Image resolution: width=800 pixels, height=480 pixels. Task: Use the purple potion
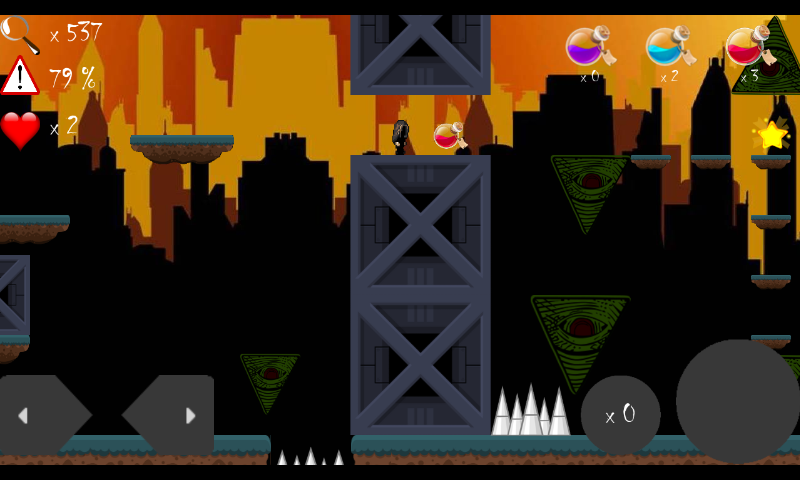587,48
